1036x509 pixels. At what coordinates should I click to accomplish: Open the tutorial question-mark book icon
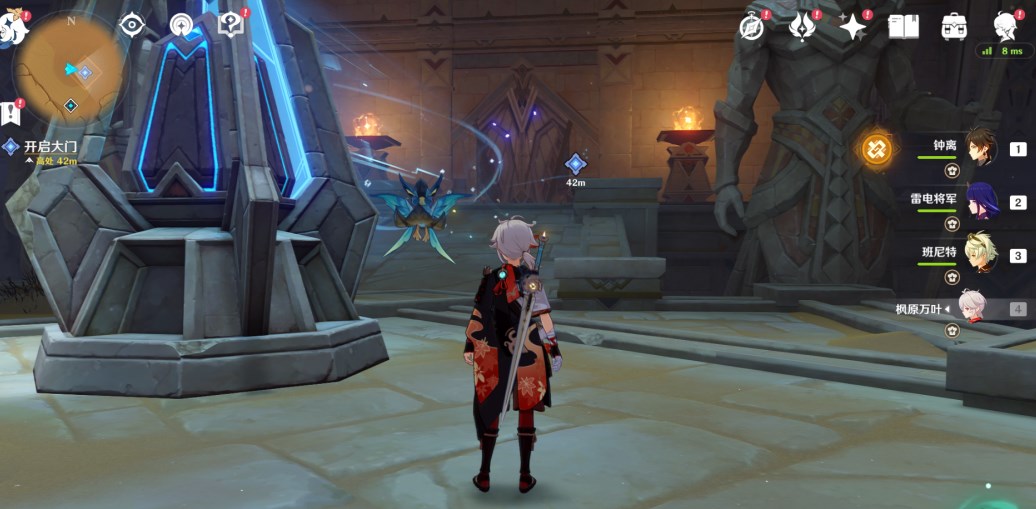click(x=231, y=25)
